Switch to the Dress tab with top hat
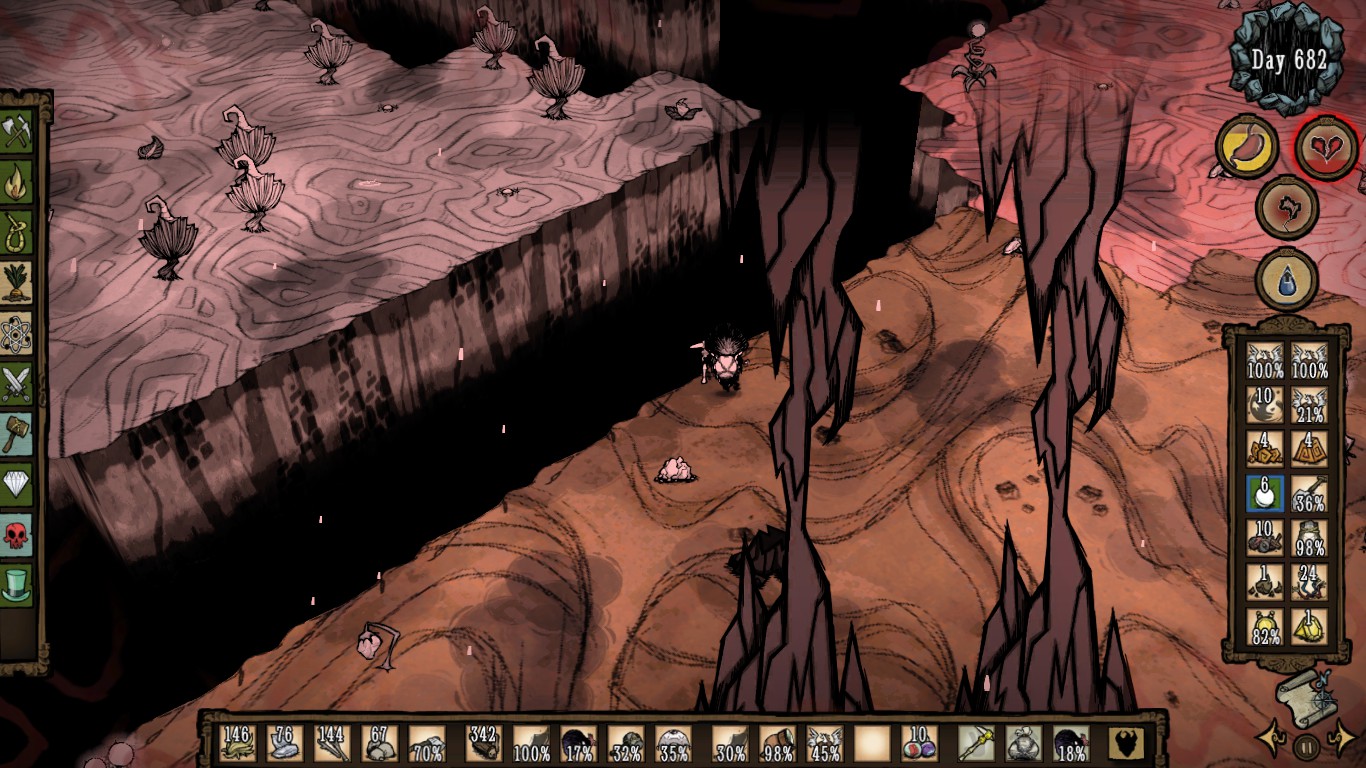Screen dimensions: 1366x768 click(17, 584)
